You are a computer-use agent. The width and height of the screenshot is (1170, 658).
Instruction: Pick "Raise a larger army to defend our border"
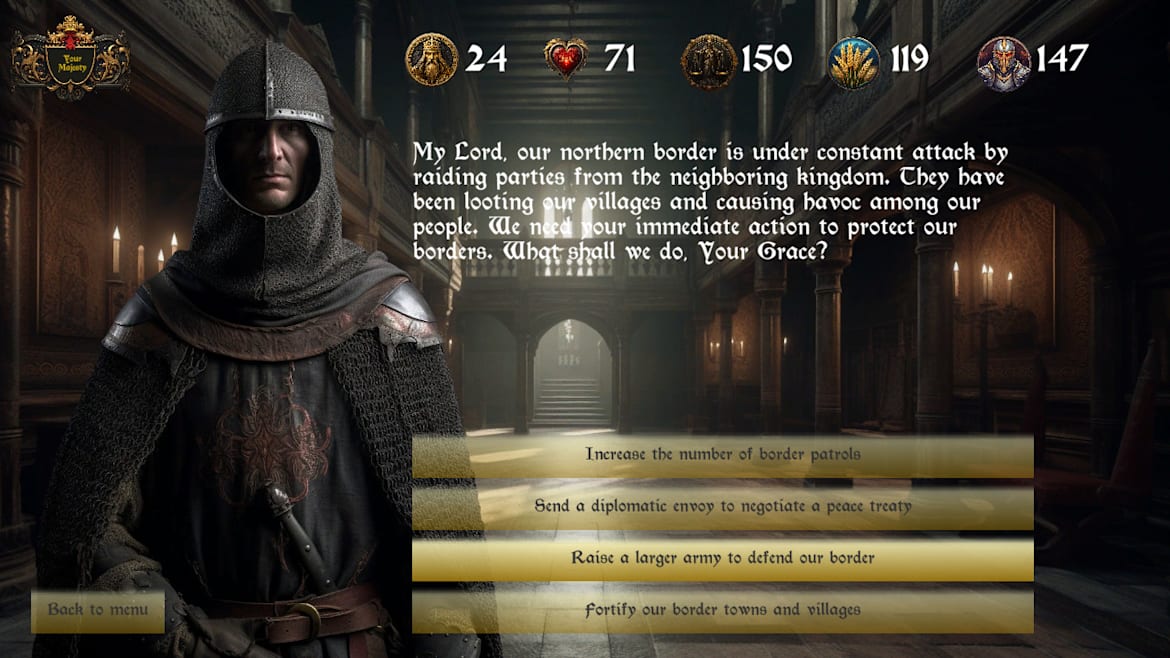pos(722,558)
